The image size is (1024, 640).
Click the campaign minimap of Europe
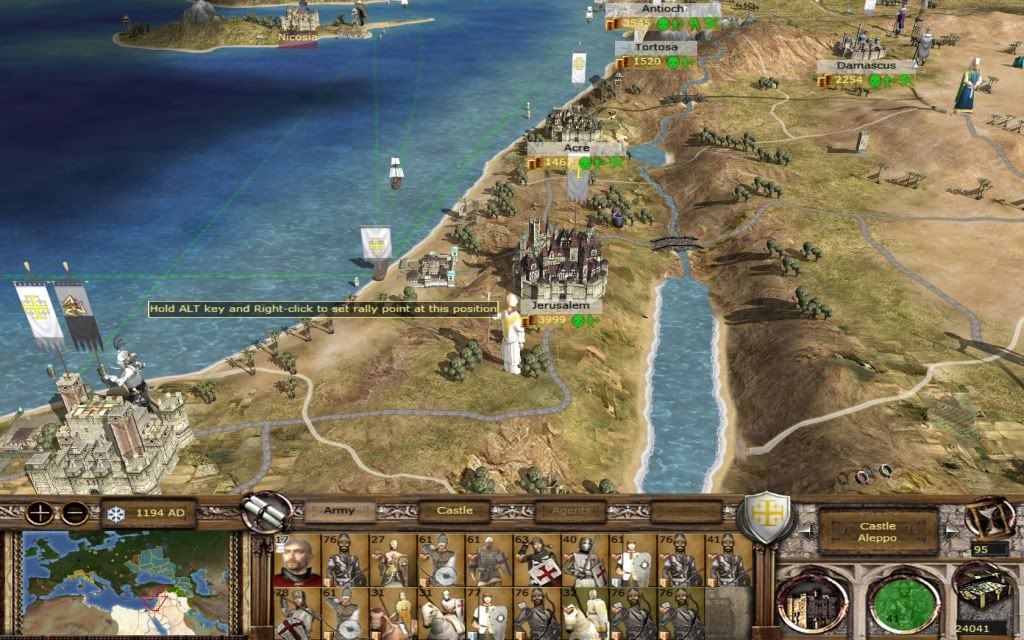coord(131,579)
